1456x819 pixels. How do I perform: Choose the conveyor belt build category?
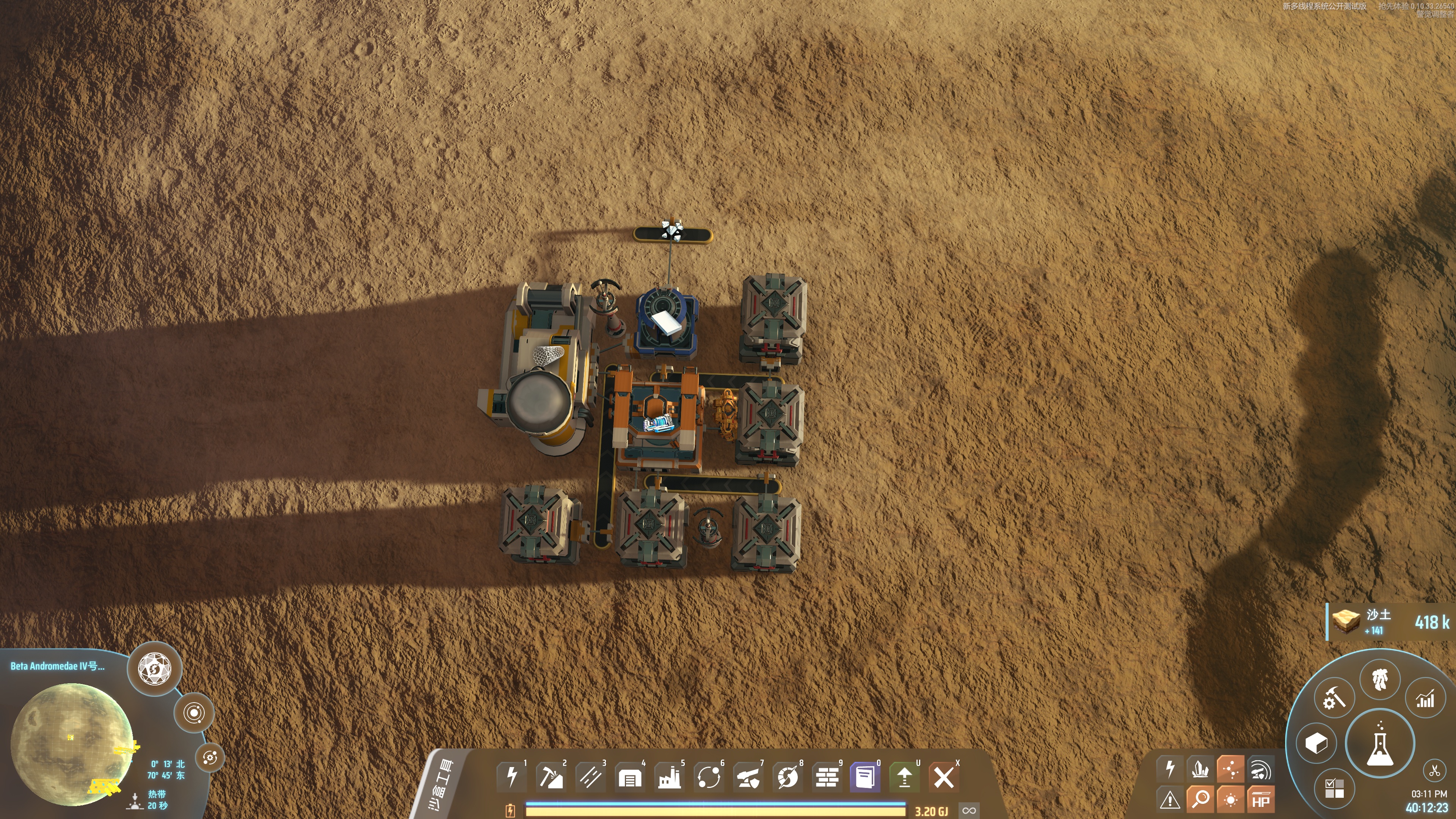590,777
